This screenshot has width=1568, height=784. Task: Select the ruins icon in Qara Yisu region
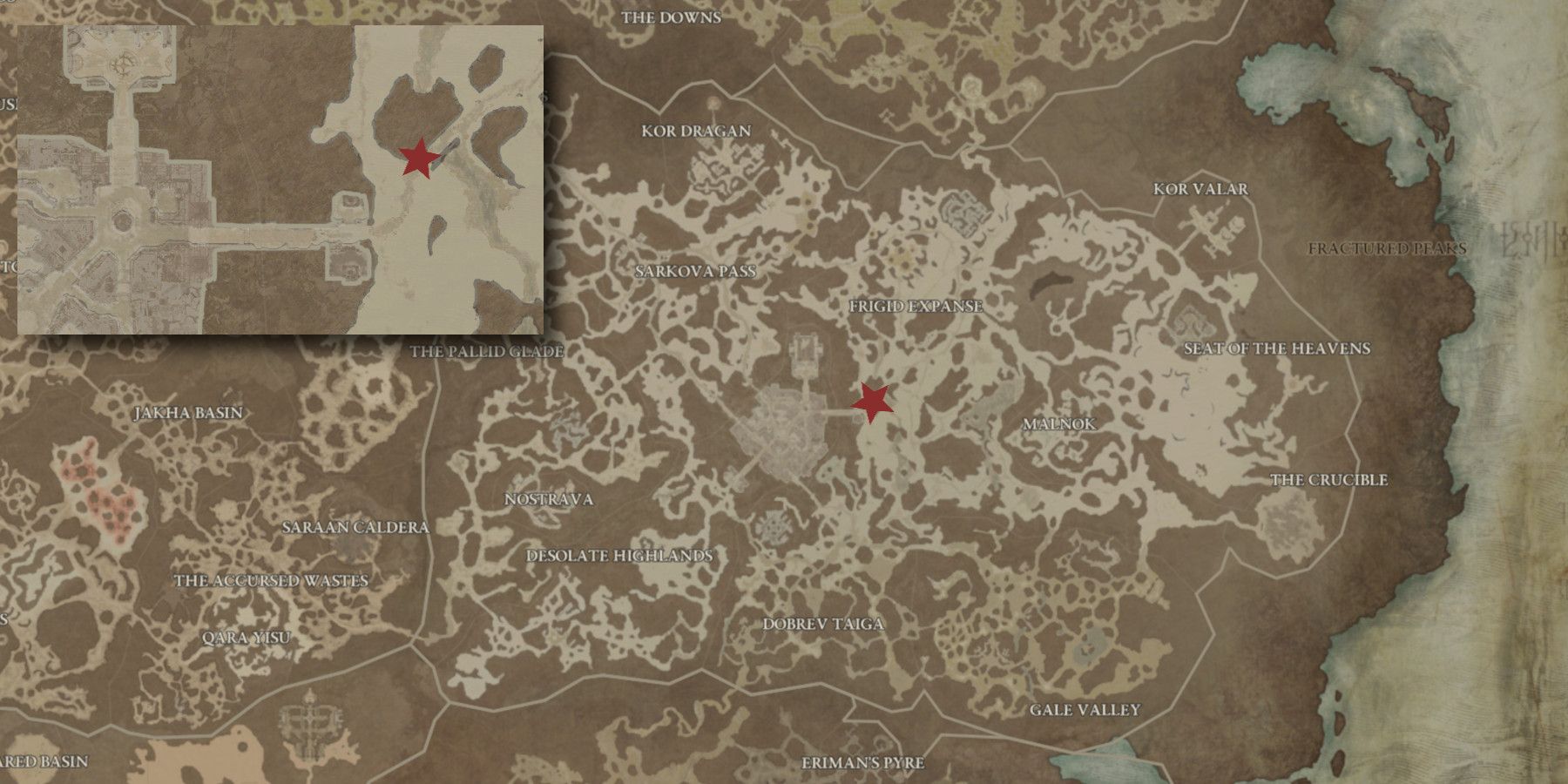click(309, 721)
